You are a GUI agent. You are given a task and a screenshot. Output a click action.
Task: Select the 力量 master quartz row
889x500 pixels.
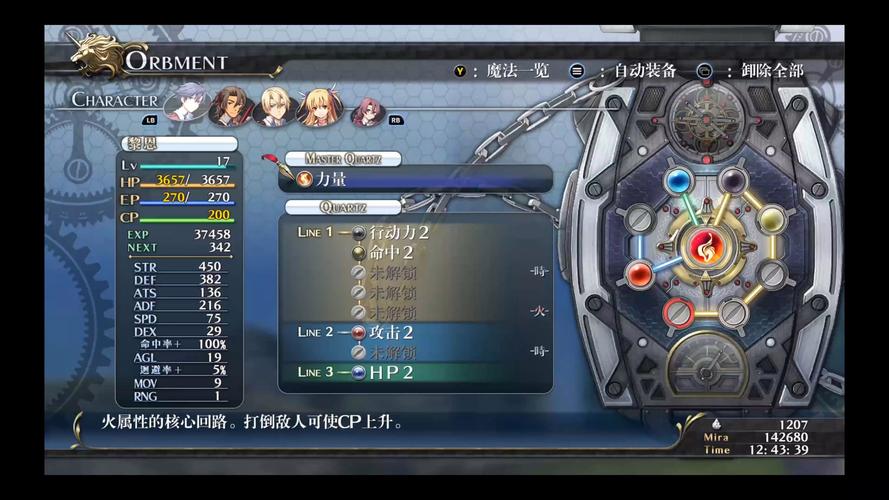[x=414, y=179]
